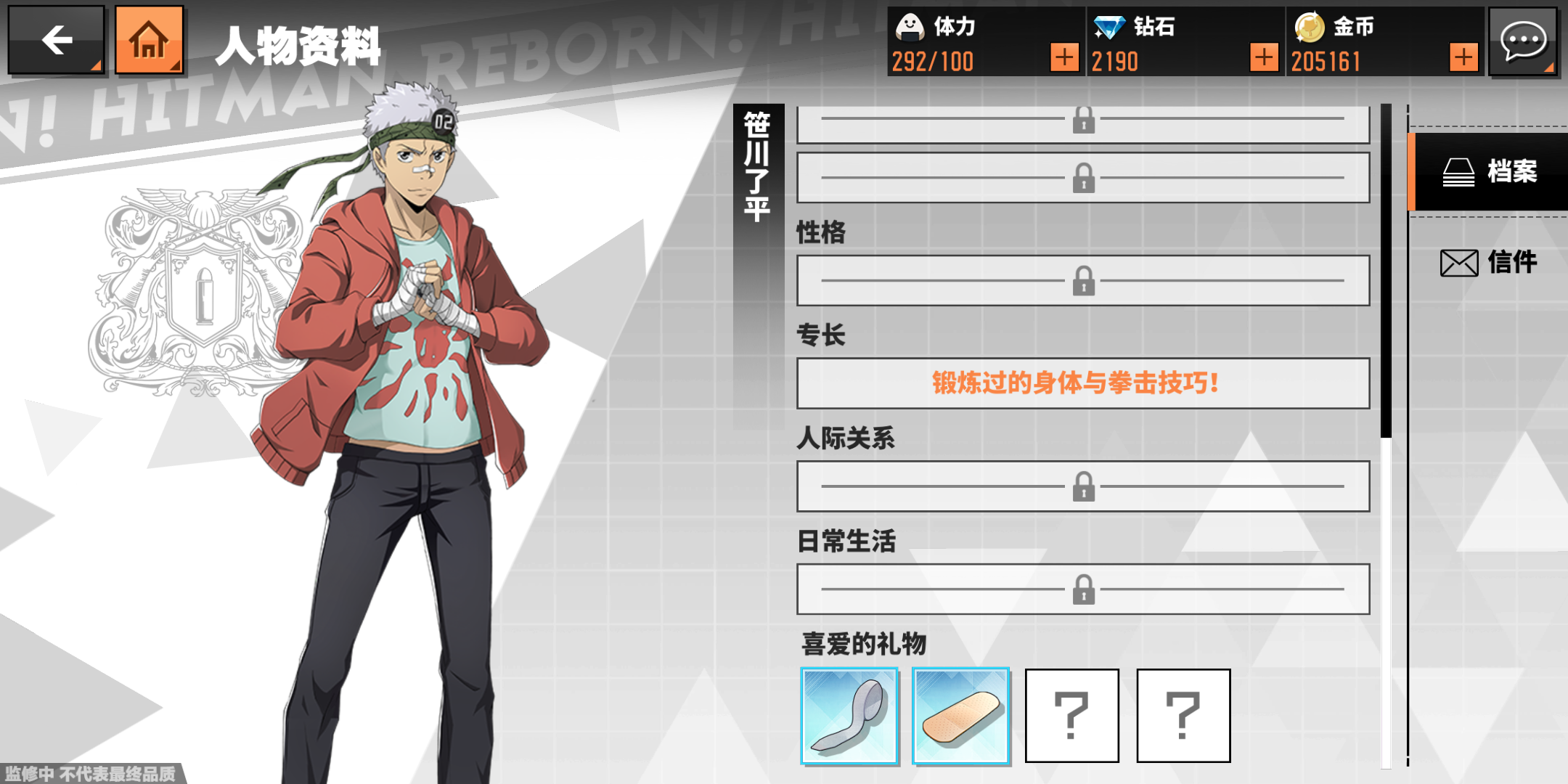Select the bandage gift item
Viewport: 1568px width, 784px height.
(x=960, y=716)
